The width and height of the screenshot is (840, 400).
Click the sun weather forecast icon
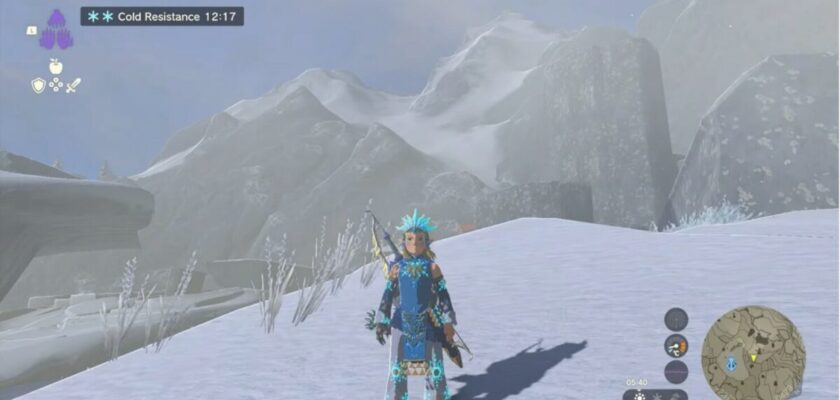click(641, 395)
